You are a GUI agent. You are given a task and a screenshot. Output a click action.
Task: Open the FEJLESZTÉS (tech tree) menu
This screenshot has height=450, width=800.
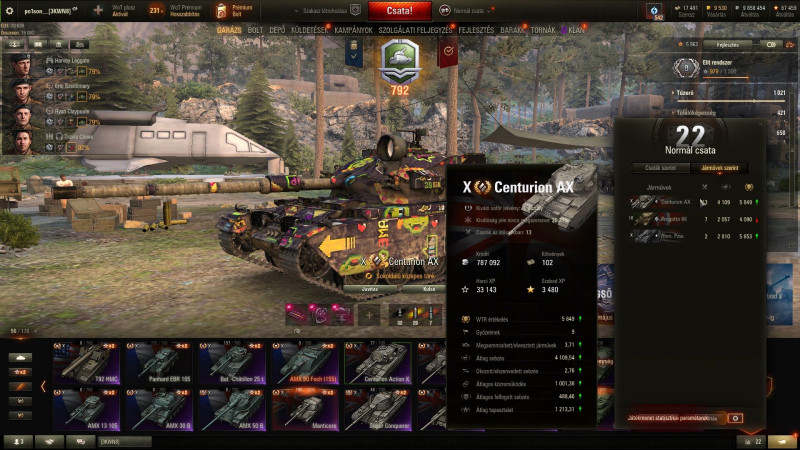477,30
